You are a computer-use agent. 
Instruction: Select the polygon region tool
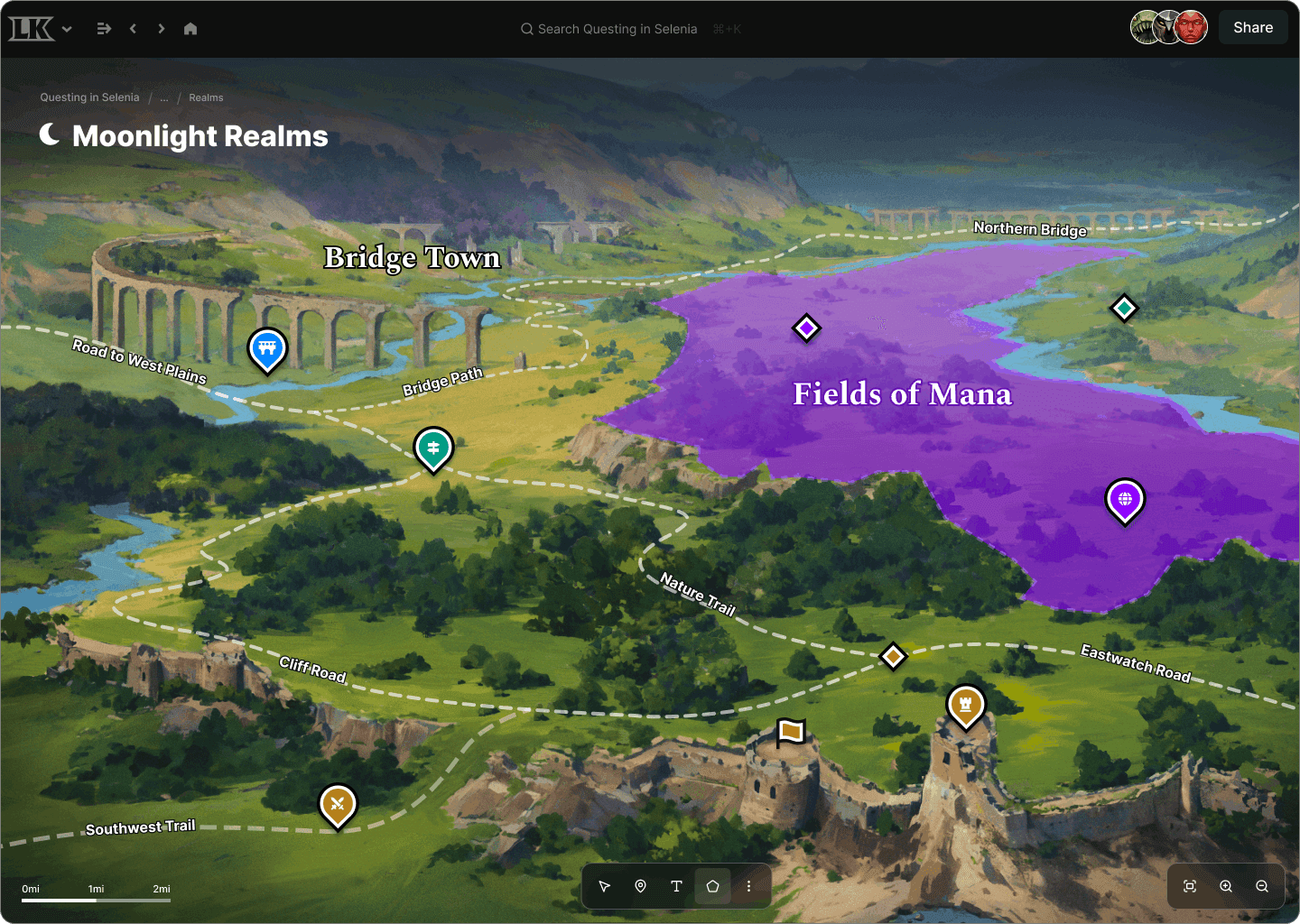[712, 886]
